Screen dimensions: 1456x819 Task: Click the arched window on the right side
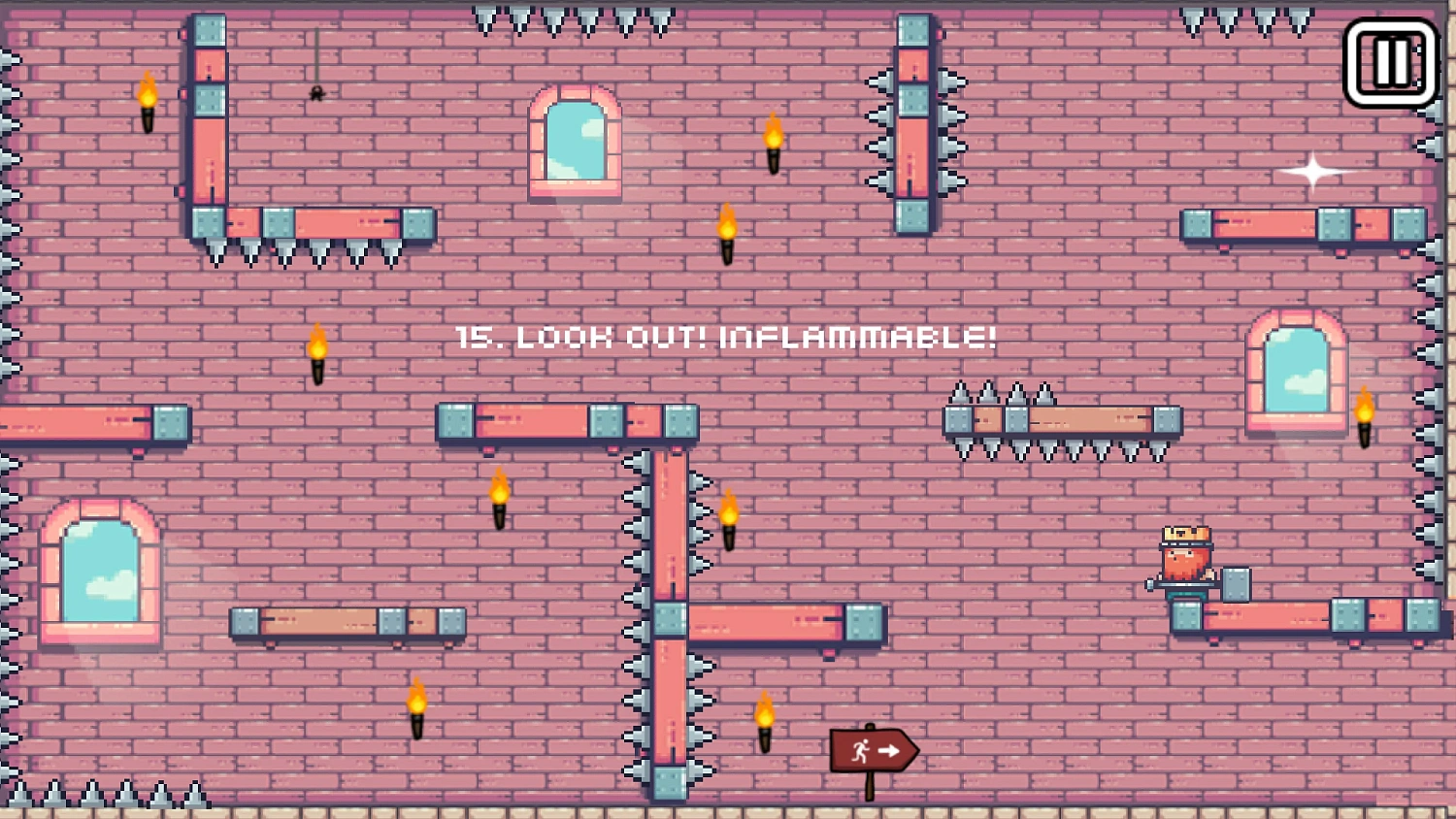[x=1296, y=374]
